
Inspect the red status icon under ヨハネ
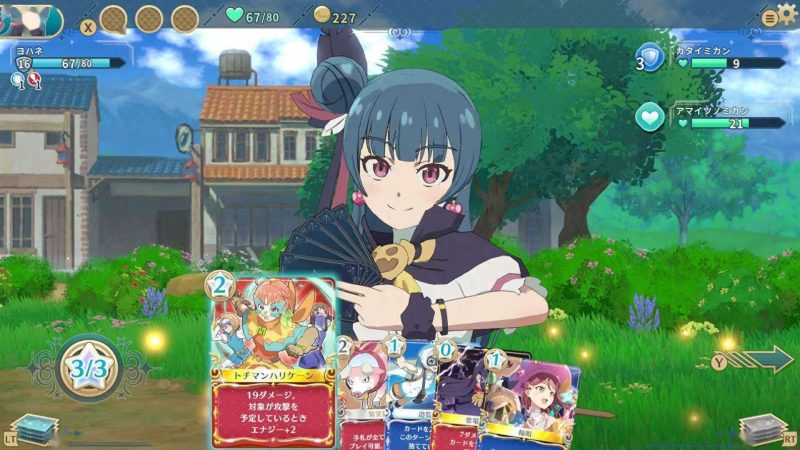point(36,80)
